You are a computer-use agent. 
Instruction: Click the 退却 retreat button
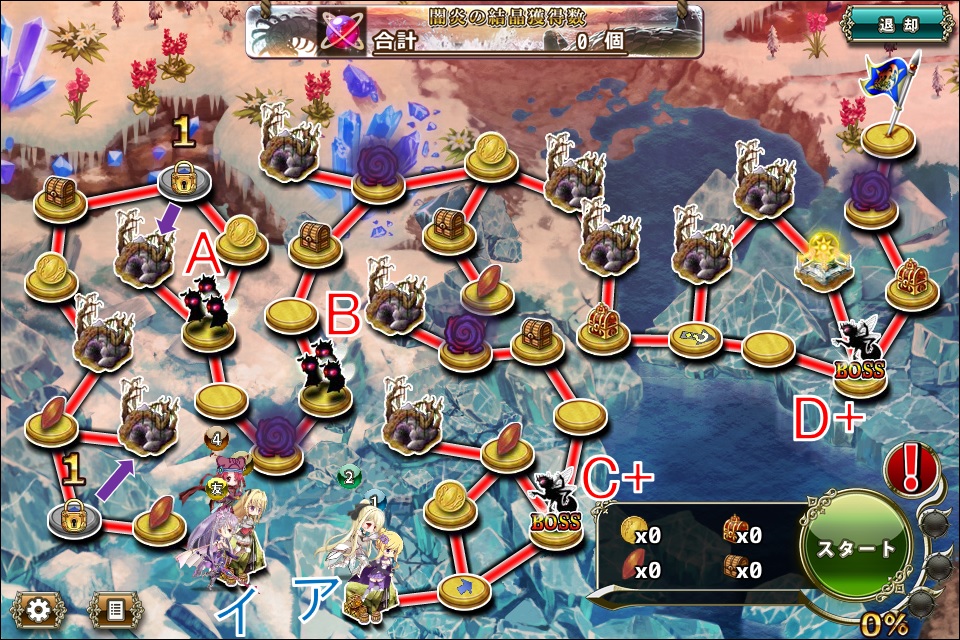pyautogui.click(x=896, y=24)
